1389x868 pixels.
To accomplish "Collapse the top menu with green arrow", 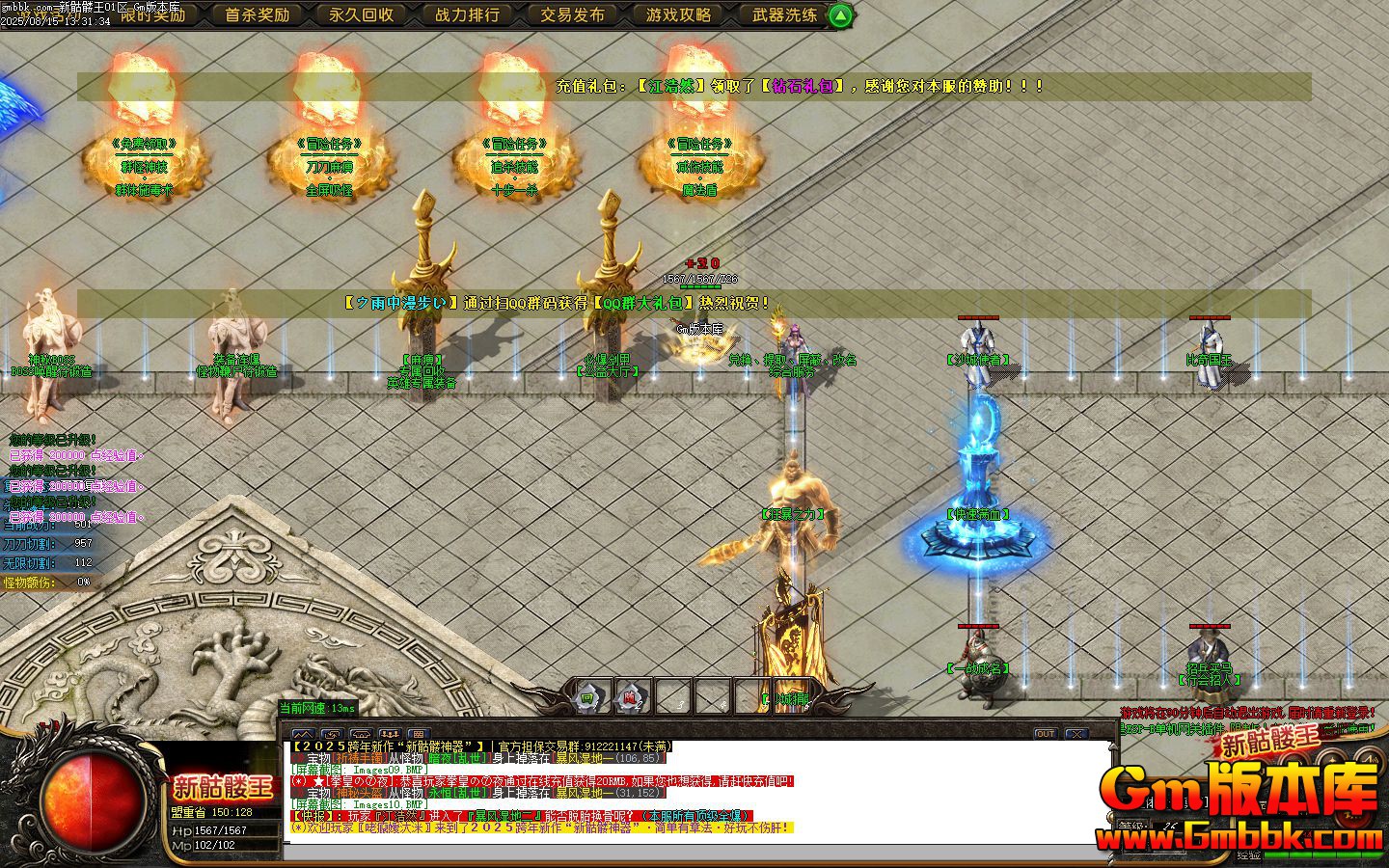I will point(841,15).
